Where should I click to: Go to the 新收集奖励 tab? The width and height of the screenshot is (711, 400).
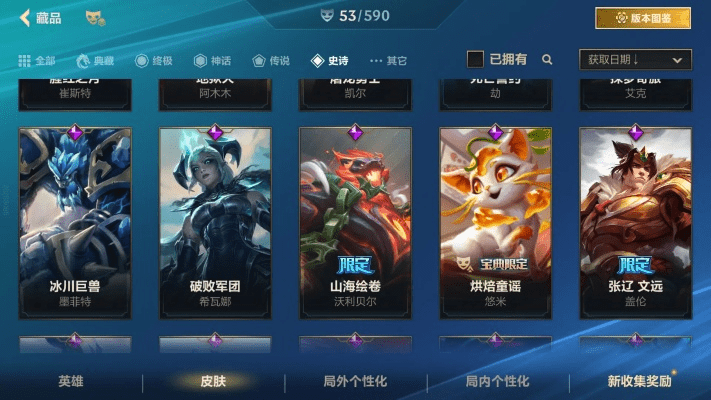click(640, 381)
